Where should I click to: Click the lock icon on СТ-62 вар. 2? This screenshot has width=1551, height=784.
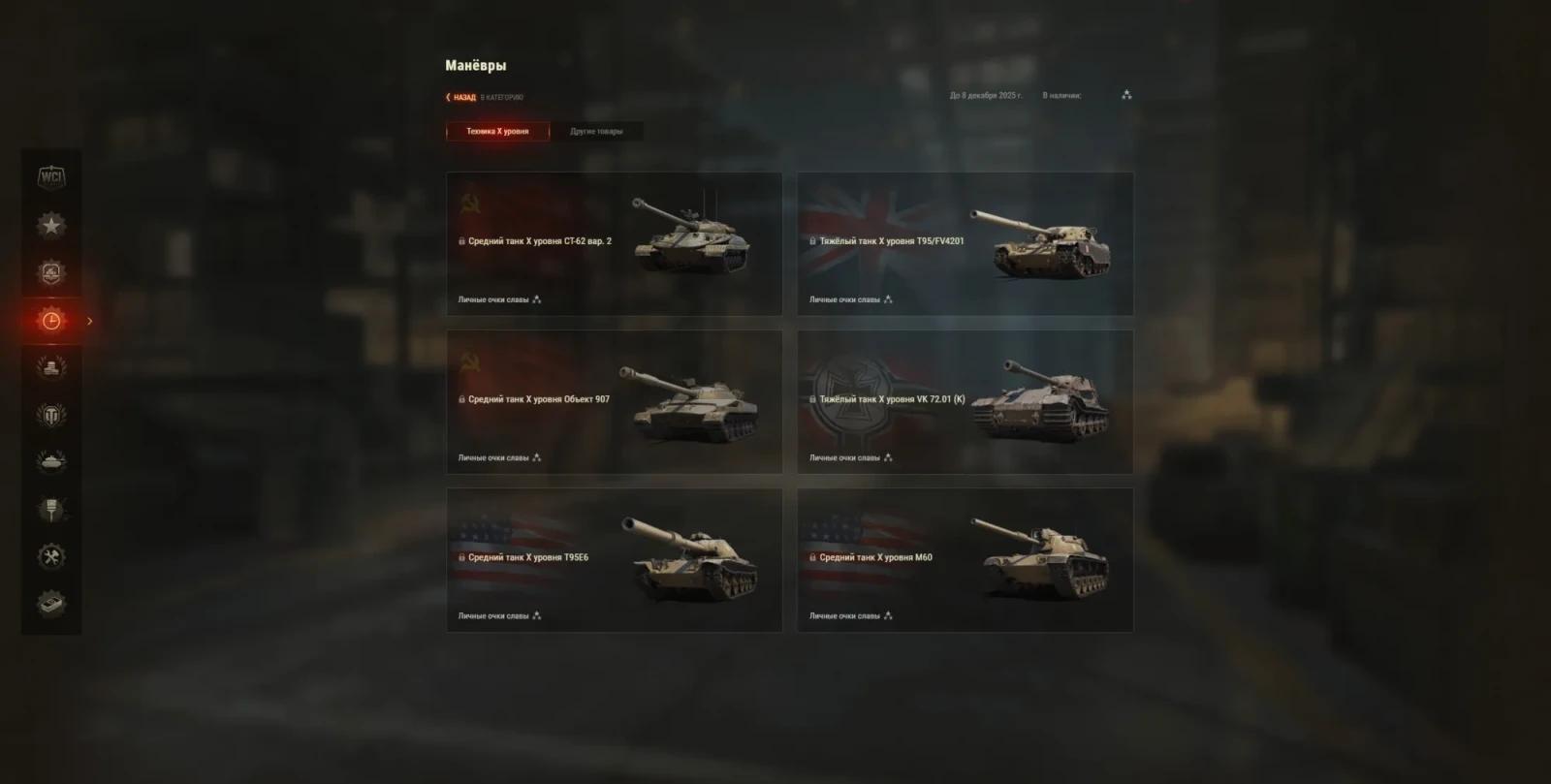(460, 242)
